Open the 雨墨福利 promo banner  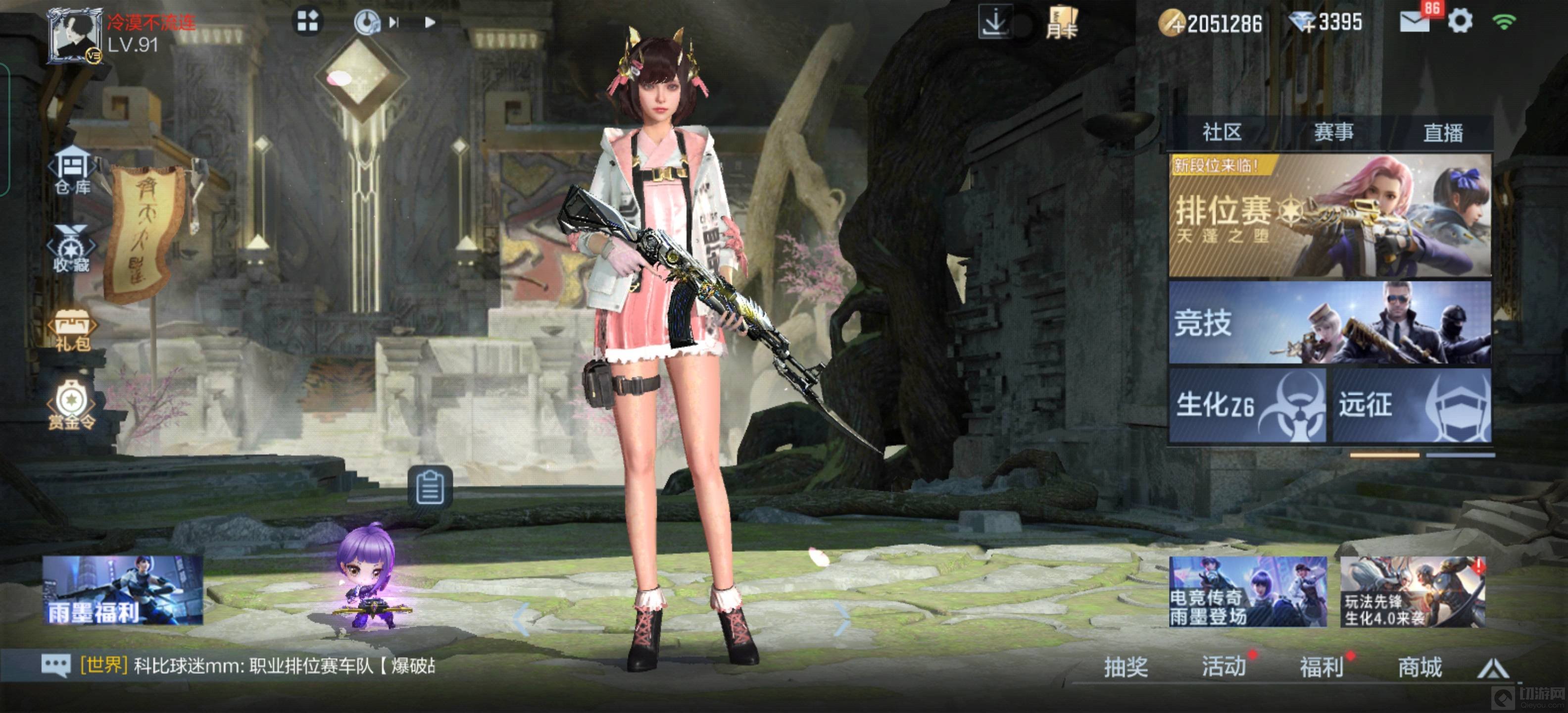pyautogui.click(x=123, y=590)
